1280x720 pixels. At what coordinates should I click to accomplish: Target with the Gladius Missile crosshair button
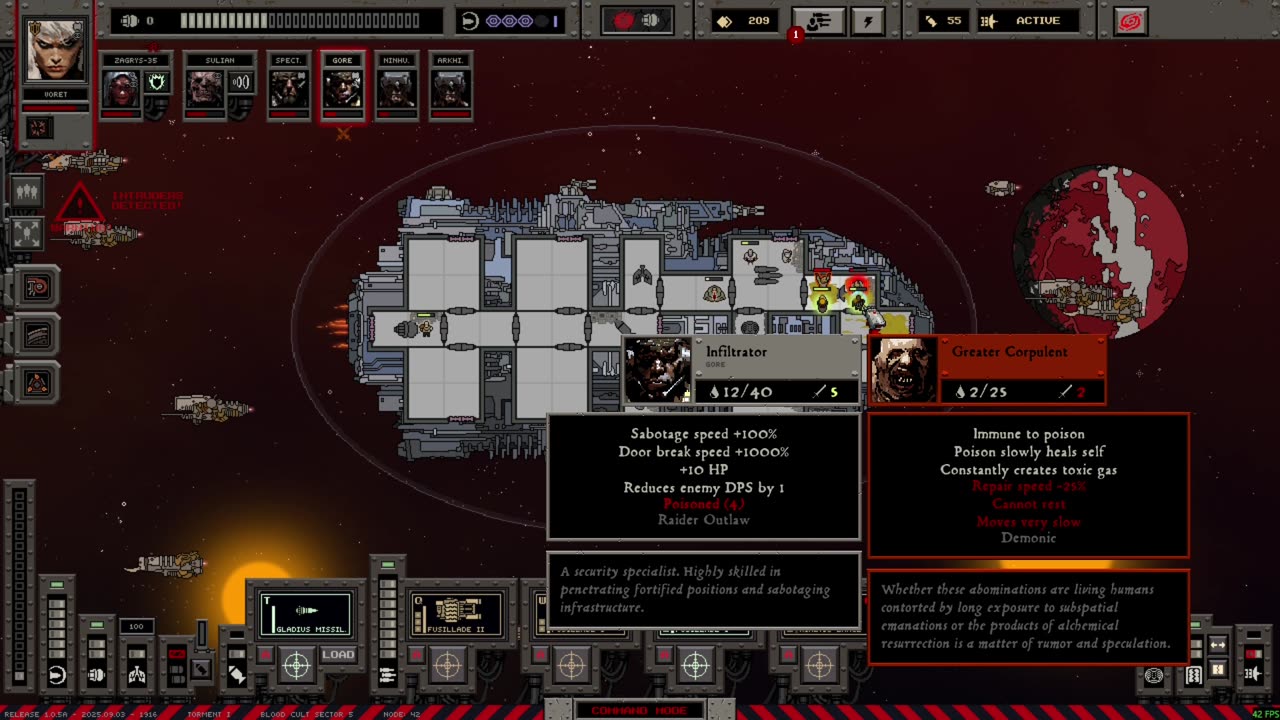(x=296, y=664)
